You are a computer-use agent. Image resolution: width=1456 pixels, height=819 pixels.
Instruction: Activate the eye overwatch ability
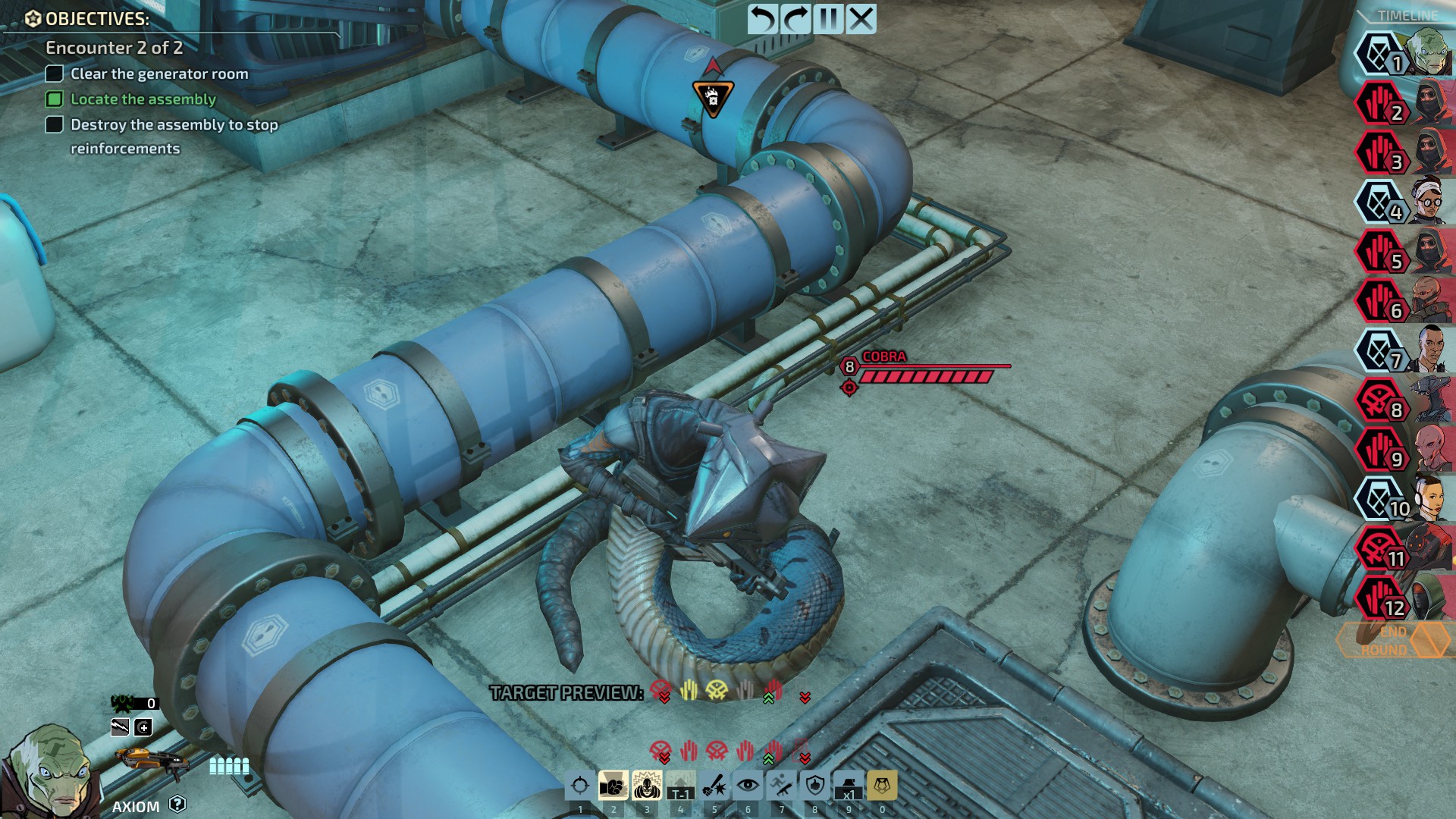pyautogui.click(x=748, y=786)
